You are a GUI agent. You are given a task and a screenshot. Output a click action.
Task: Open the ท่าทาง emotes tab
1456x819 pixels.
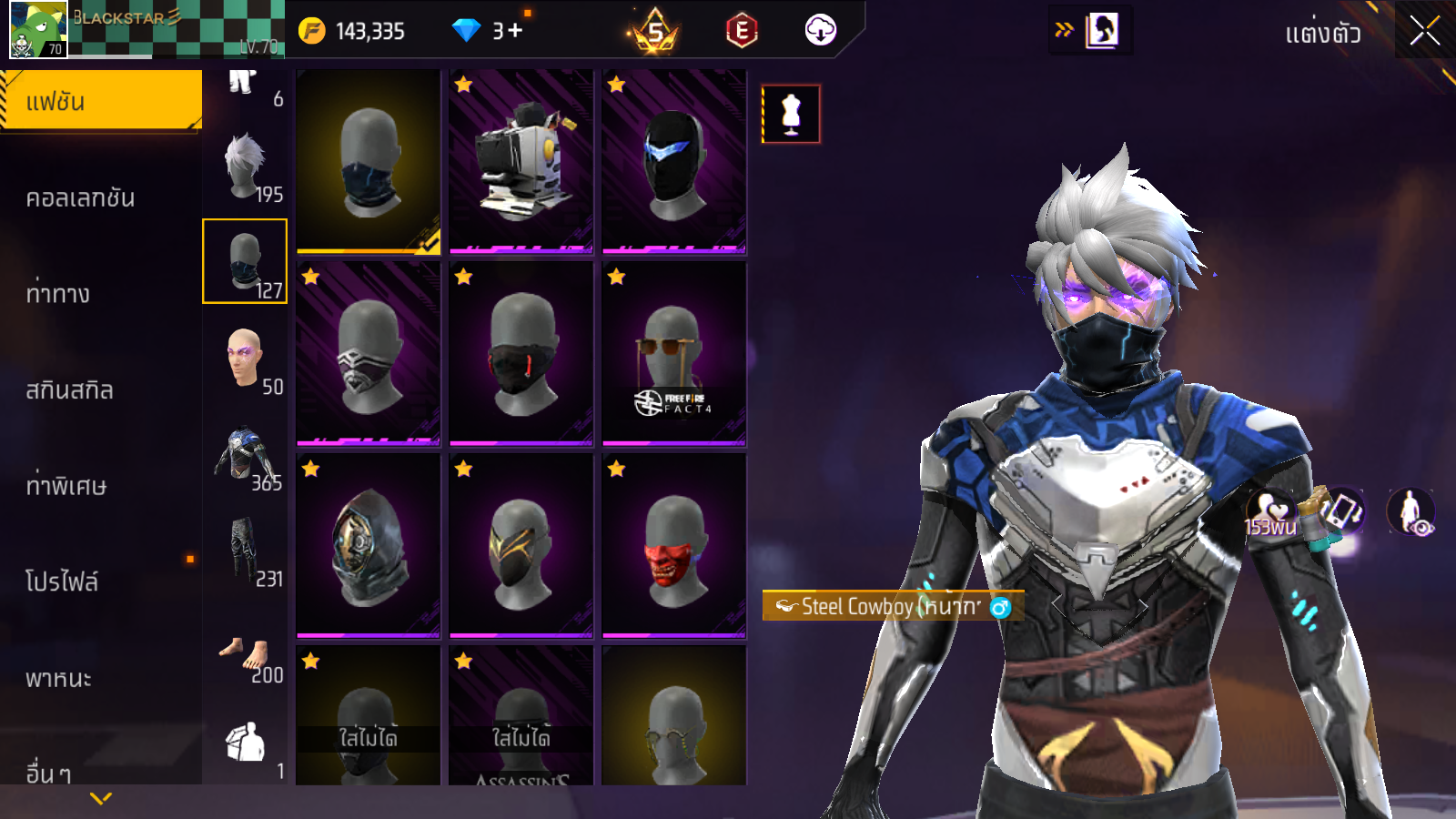coord(58,294)
